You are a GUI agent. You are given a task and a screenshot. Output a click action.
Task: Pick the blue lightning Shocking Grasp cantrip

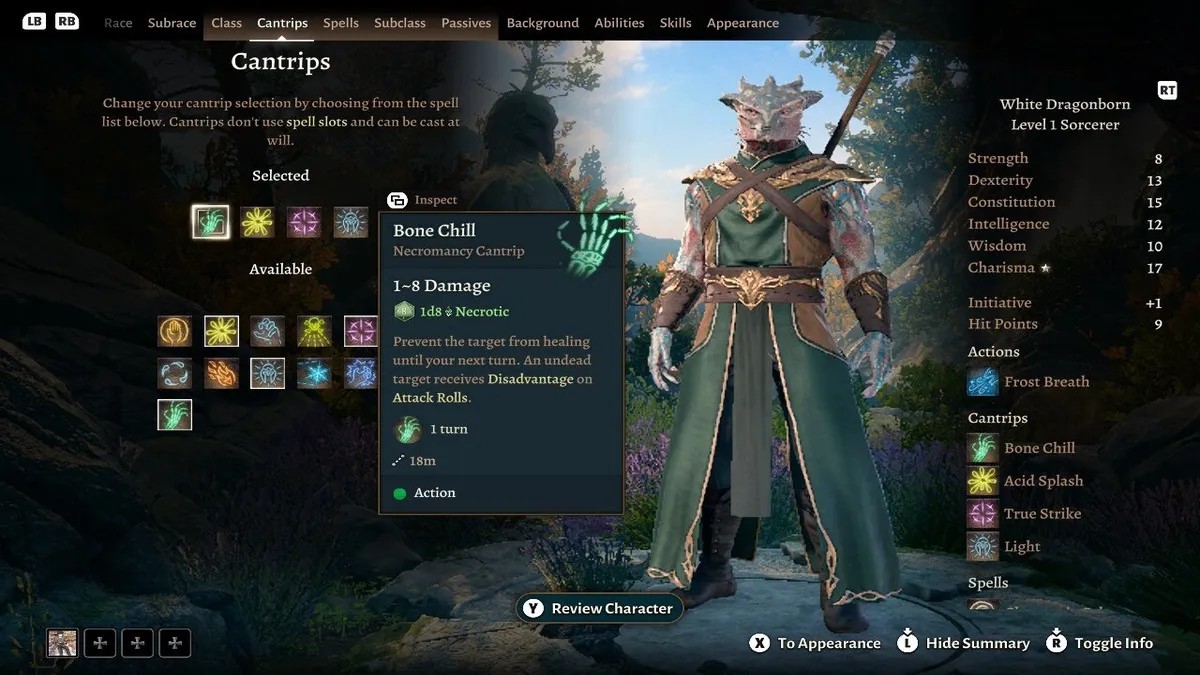(x=359, y=374)
